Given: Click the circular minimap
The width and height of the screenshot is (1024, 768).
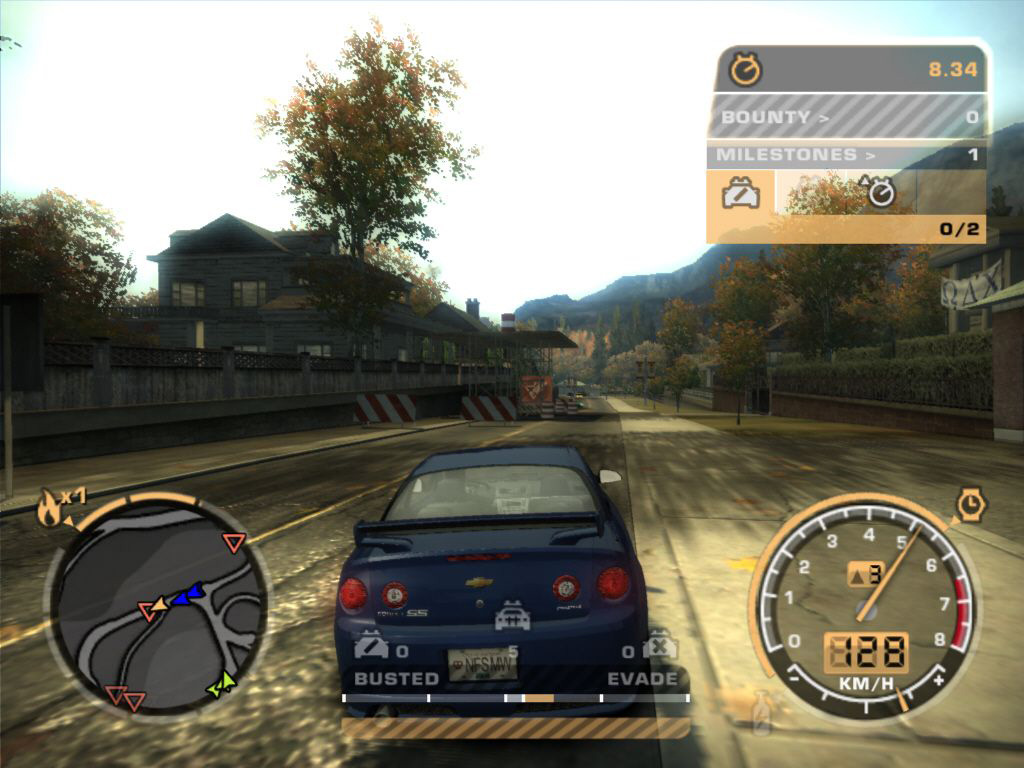Looking at the screenshot, I should coord(157,604).
